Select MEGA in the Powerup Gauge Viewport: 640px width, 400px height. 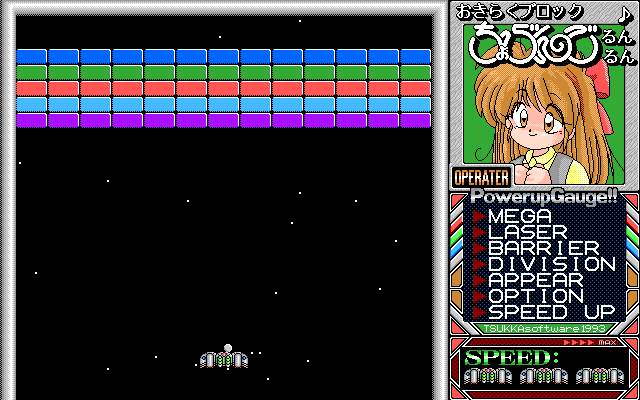pyautogui.click(x=521, y=216)
